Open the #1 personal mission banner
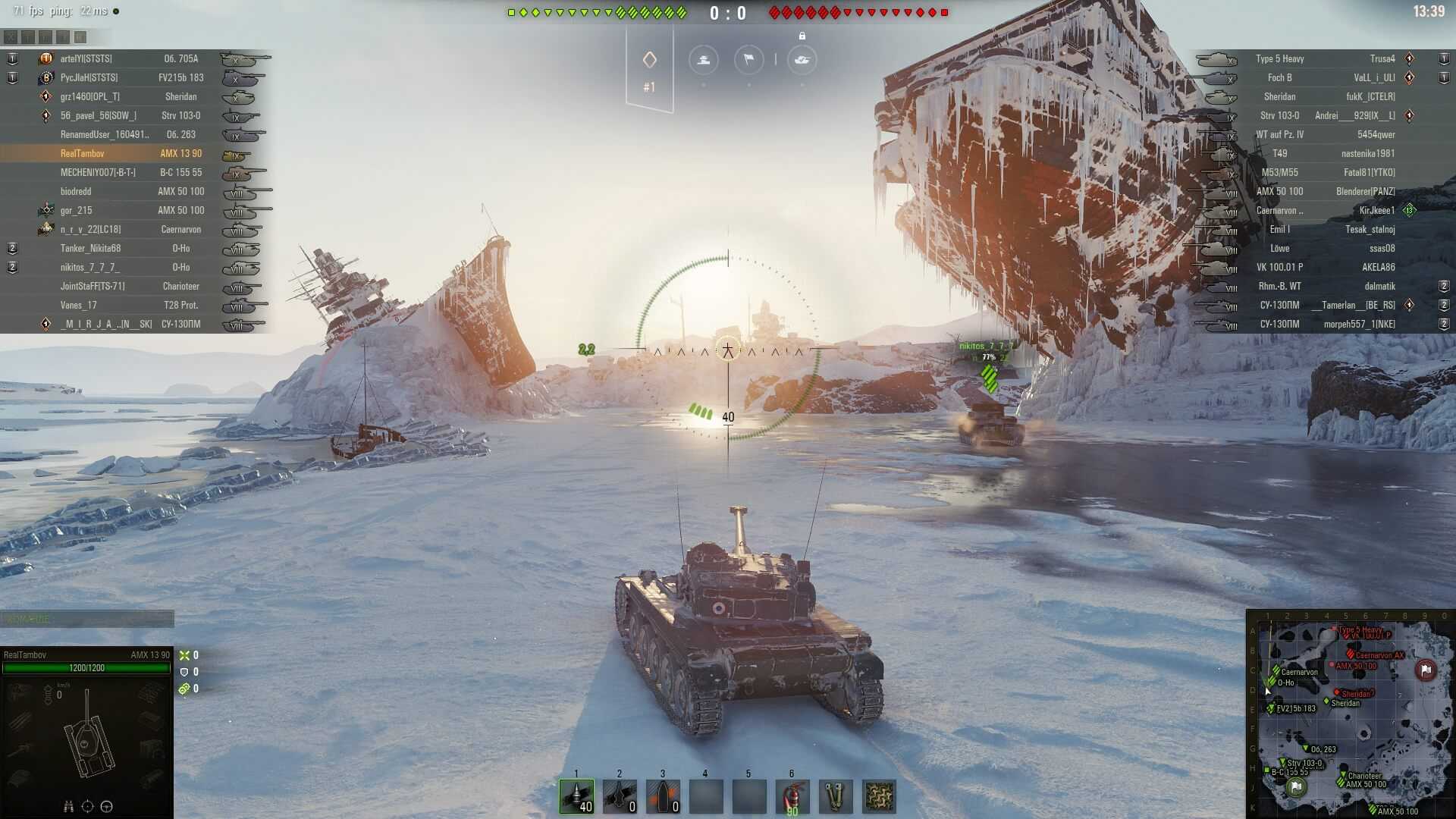Viewport: 1456px width, 819px height. 649,70
